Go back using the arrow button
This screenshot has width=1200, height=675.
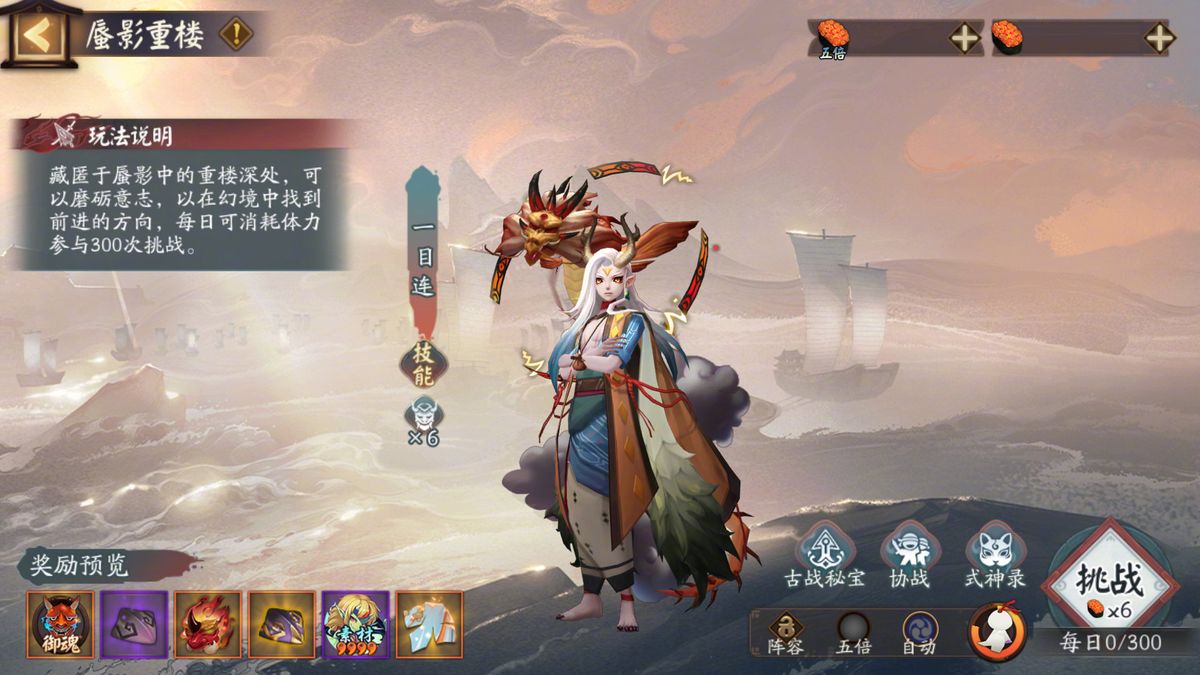pyautogui.click(x=40, y=36)
